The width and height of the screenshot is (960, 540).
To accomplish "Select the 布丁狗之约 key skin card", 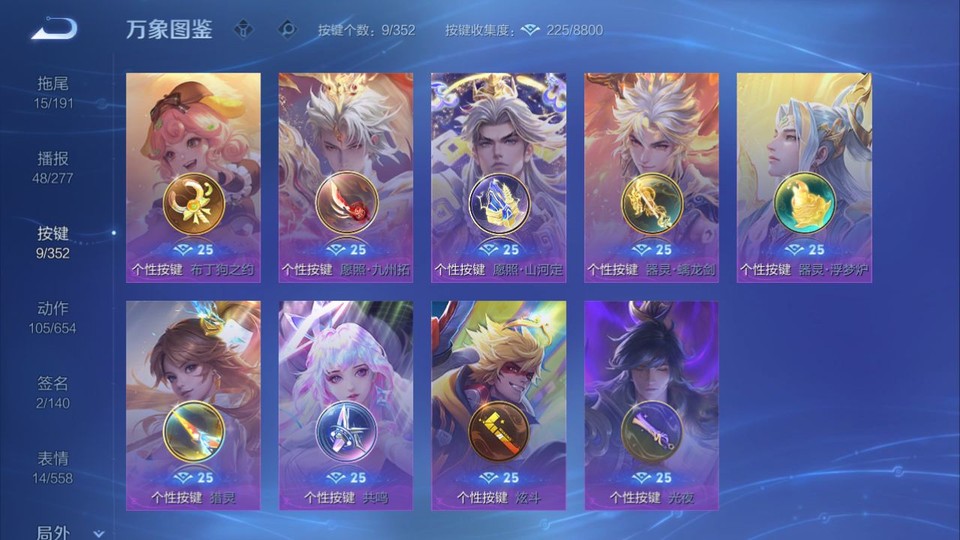I will (x=193, y=177).
